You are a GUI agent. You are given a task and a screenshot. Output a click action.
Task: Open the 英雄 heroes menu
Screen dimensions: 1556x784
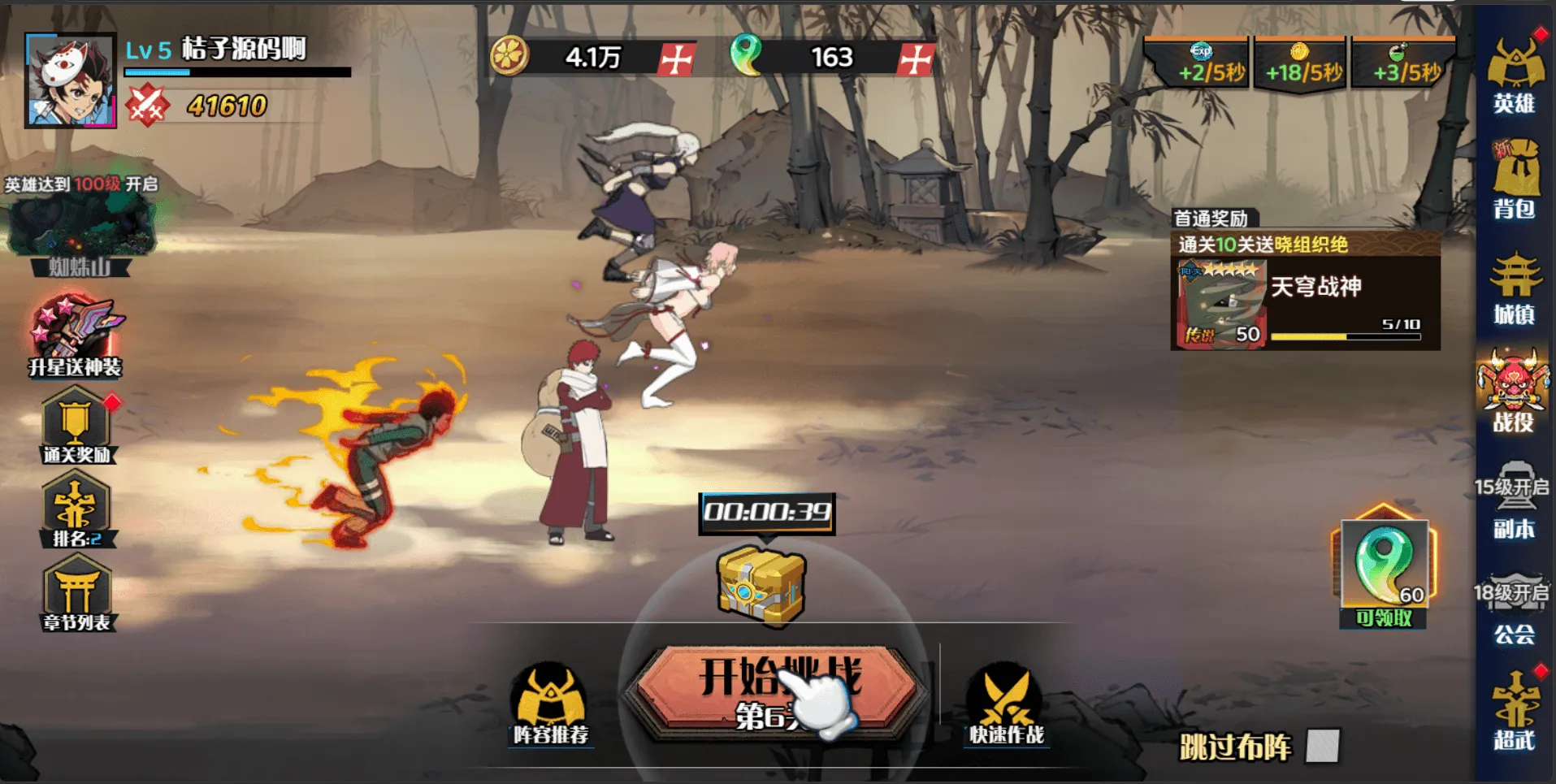tap(1515, 75)
